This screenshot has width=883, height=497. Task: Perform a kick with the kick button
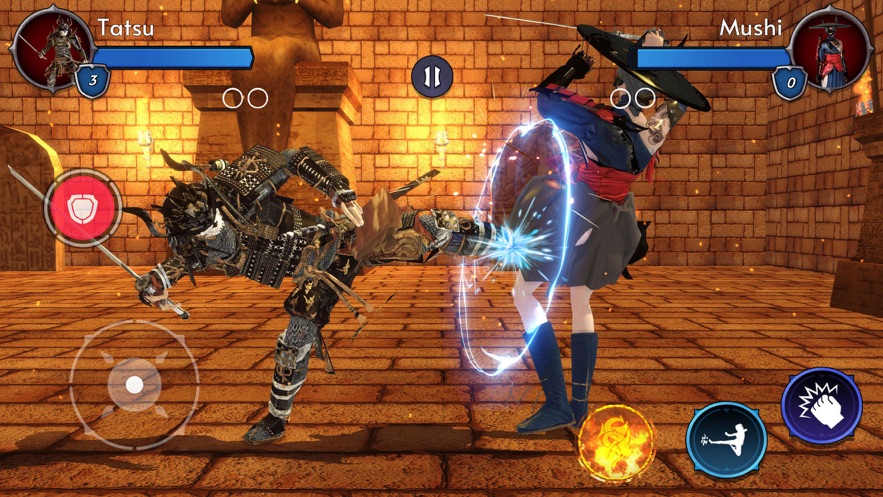(x=727, y=438)
